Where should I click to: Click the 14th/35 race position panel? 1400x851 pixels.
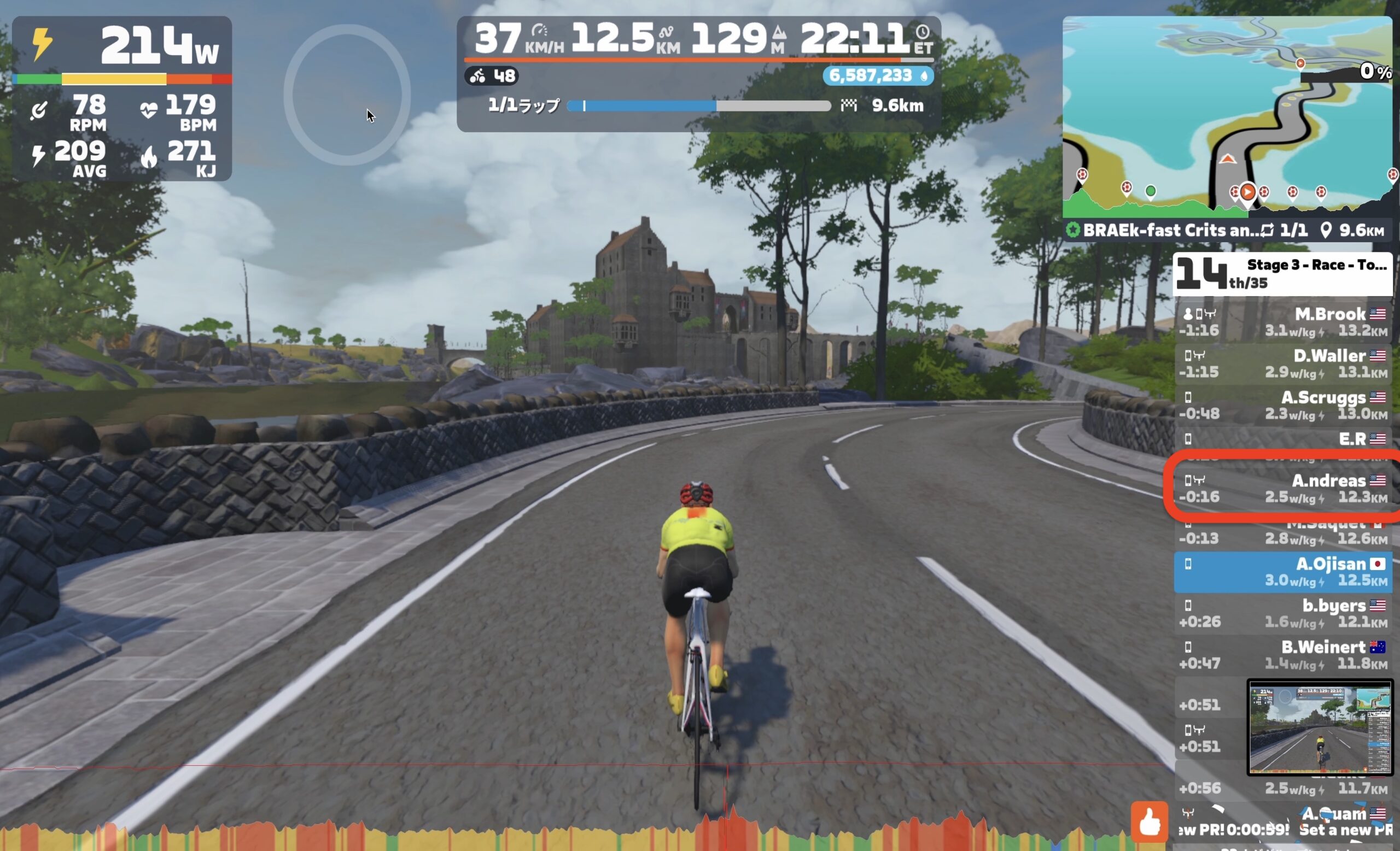pos(1282,274)
